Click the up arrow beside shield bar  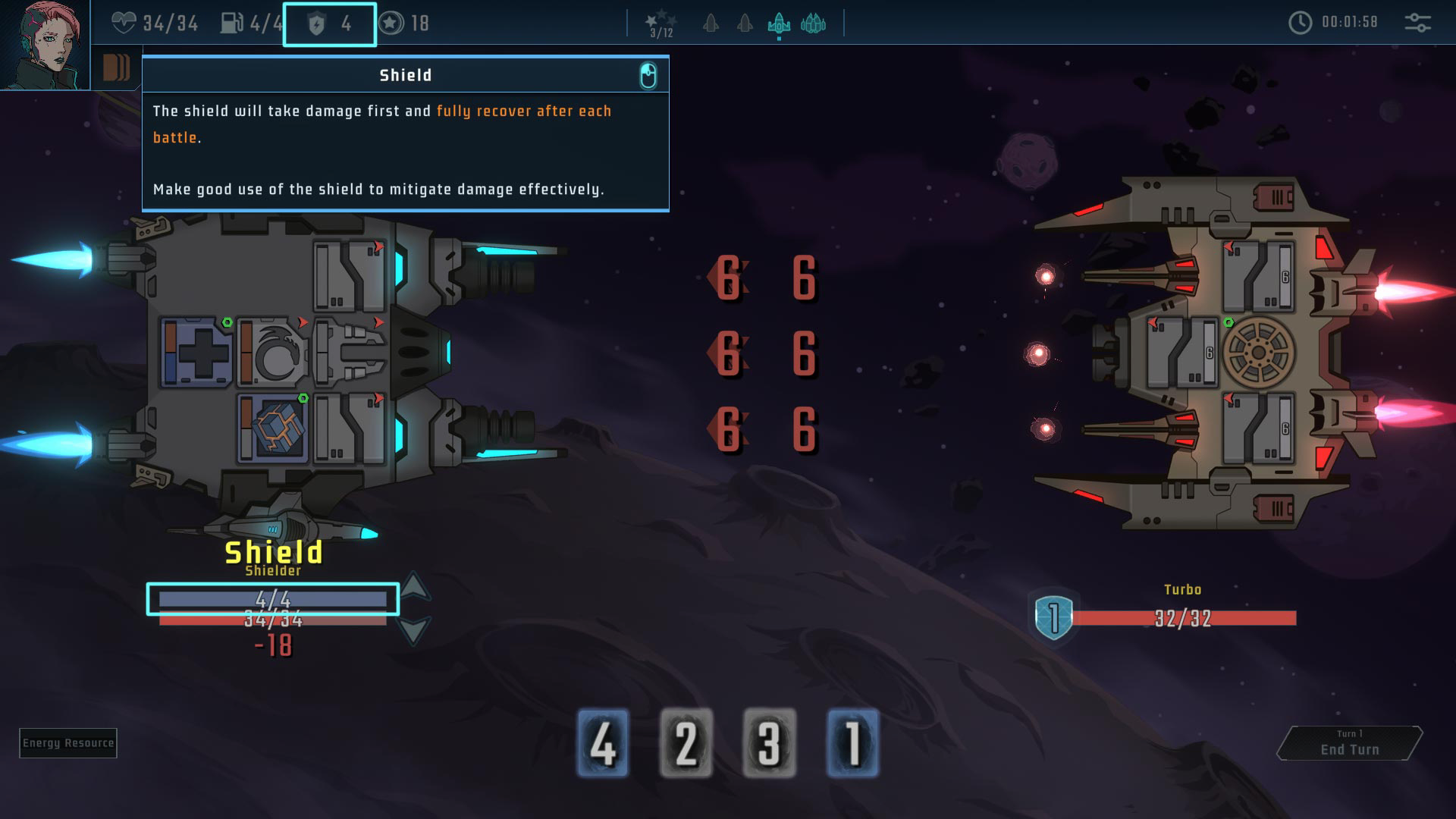414,586
